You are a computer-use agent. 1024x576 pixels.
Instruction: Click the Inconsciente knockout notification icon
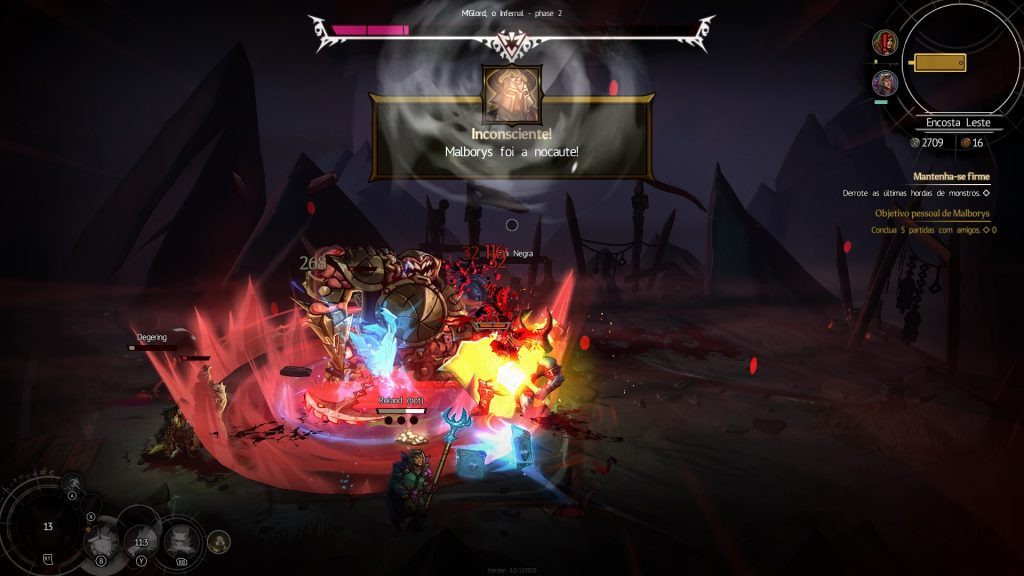[x=512, y=95]
